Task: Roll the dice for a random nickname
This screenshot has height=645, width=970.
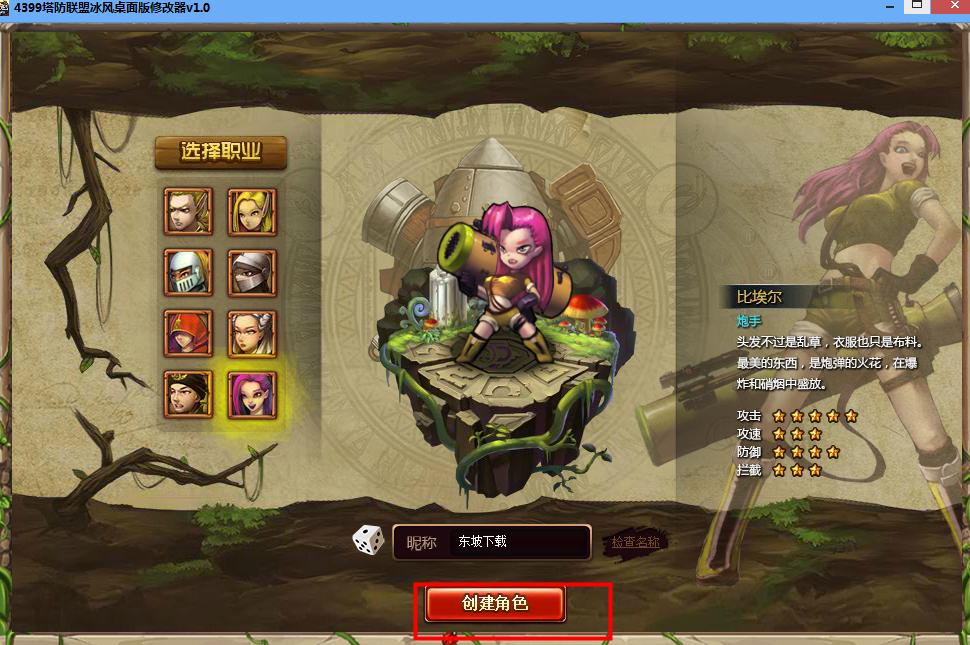Action: pos(368,541)
